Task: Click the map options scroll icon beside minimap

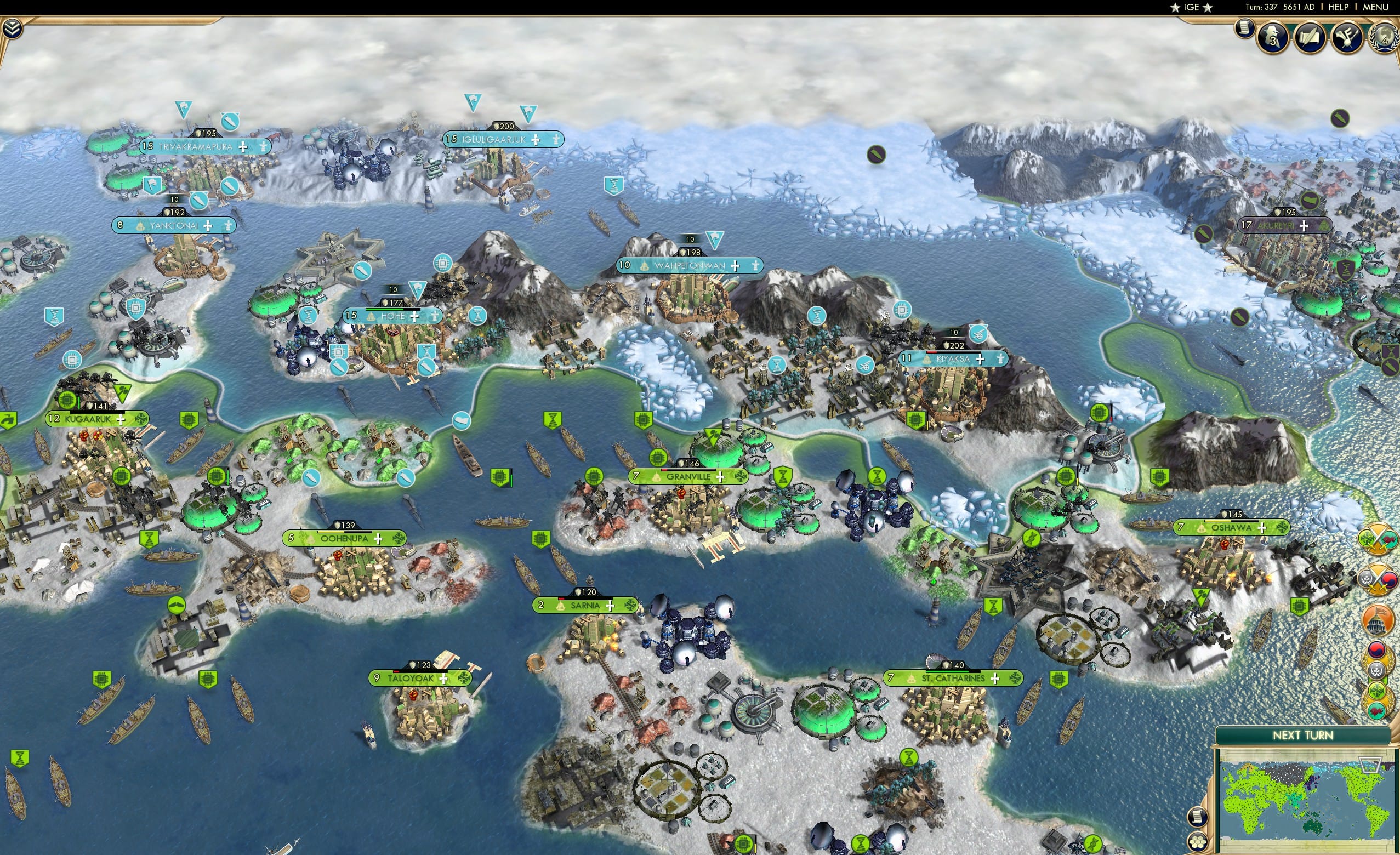Action: pos(1198,818)
